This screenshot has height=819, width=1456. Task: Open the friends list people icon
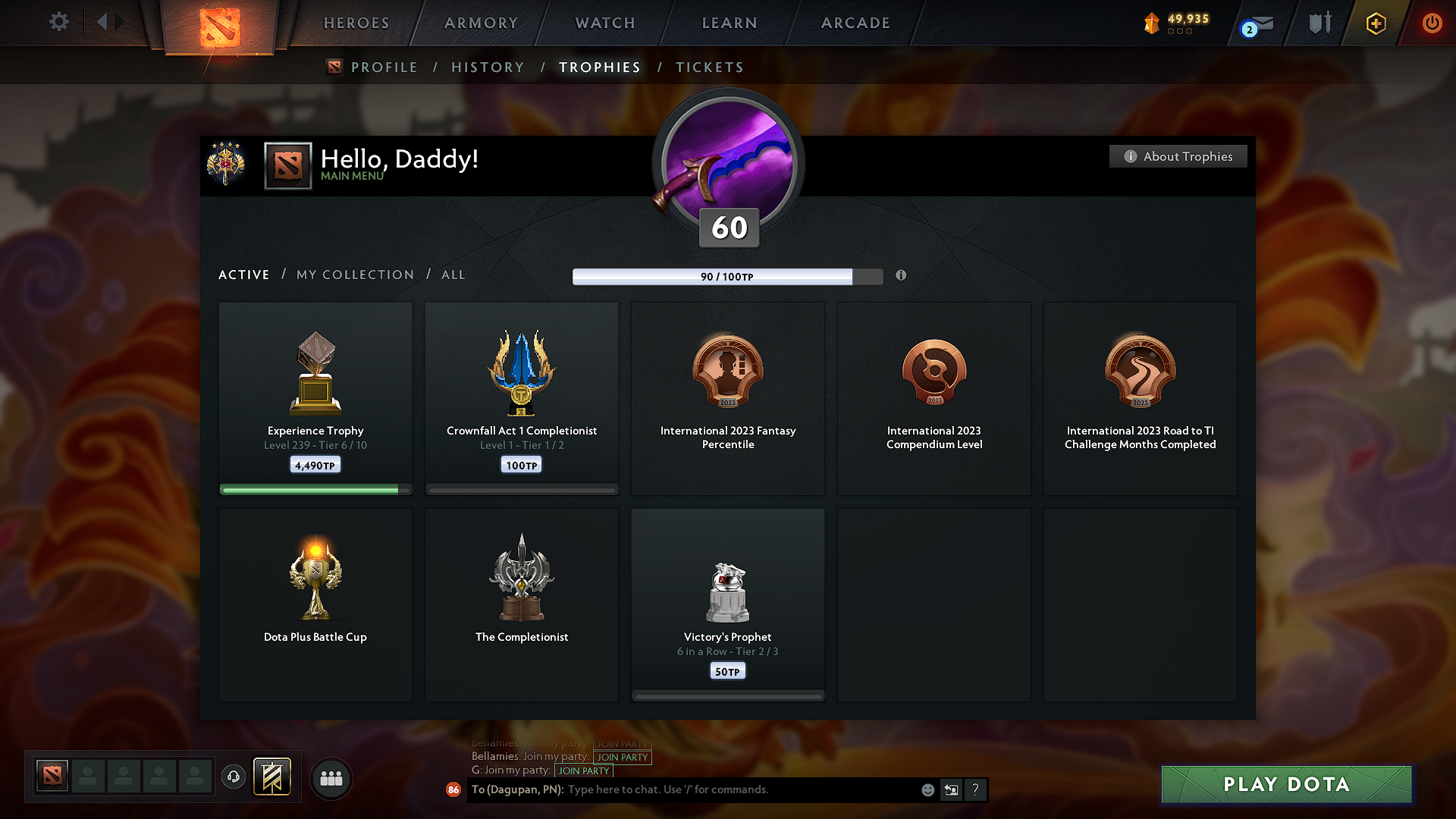click(331, 778)
